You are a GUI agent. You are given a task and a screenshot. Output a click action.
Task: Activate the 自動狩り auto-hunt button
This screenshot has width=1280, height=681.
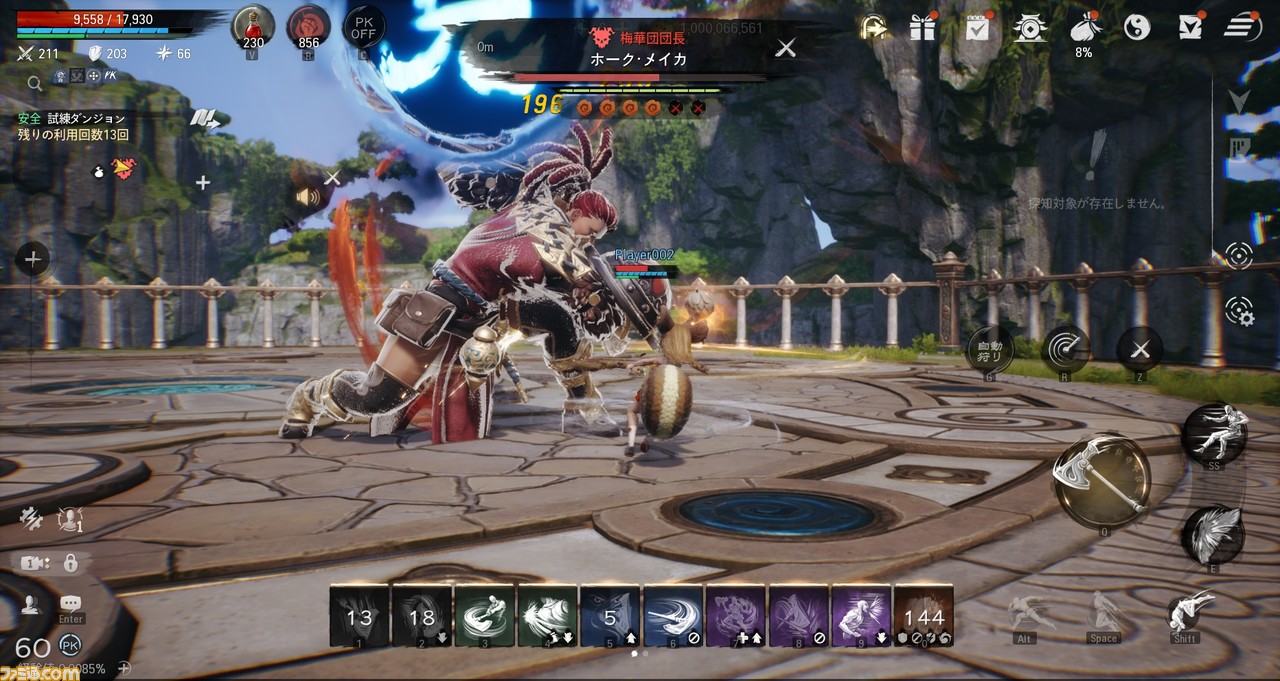coord(990,349)
